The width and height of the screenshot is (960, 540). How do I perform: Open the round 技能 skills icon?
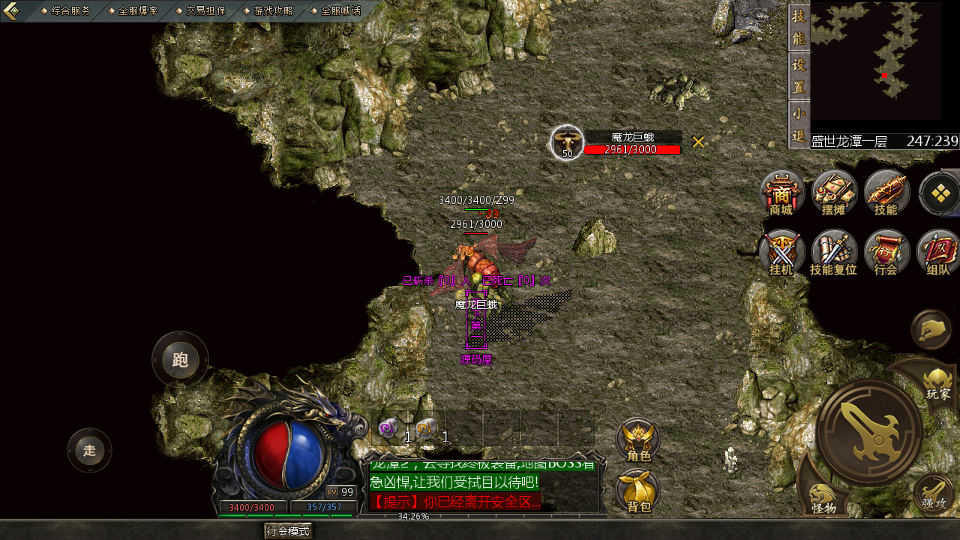[x=886, y=193]
